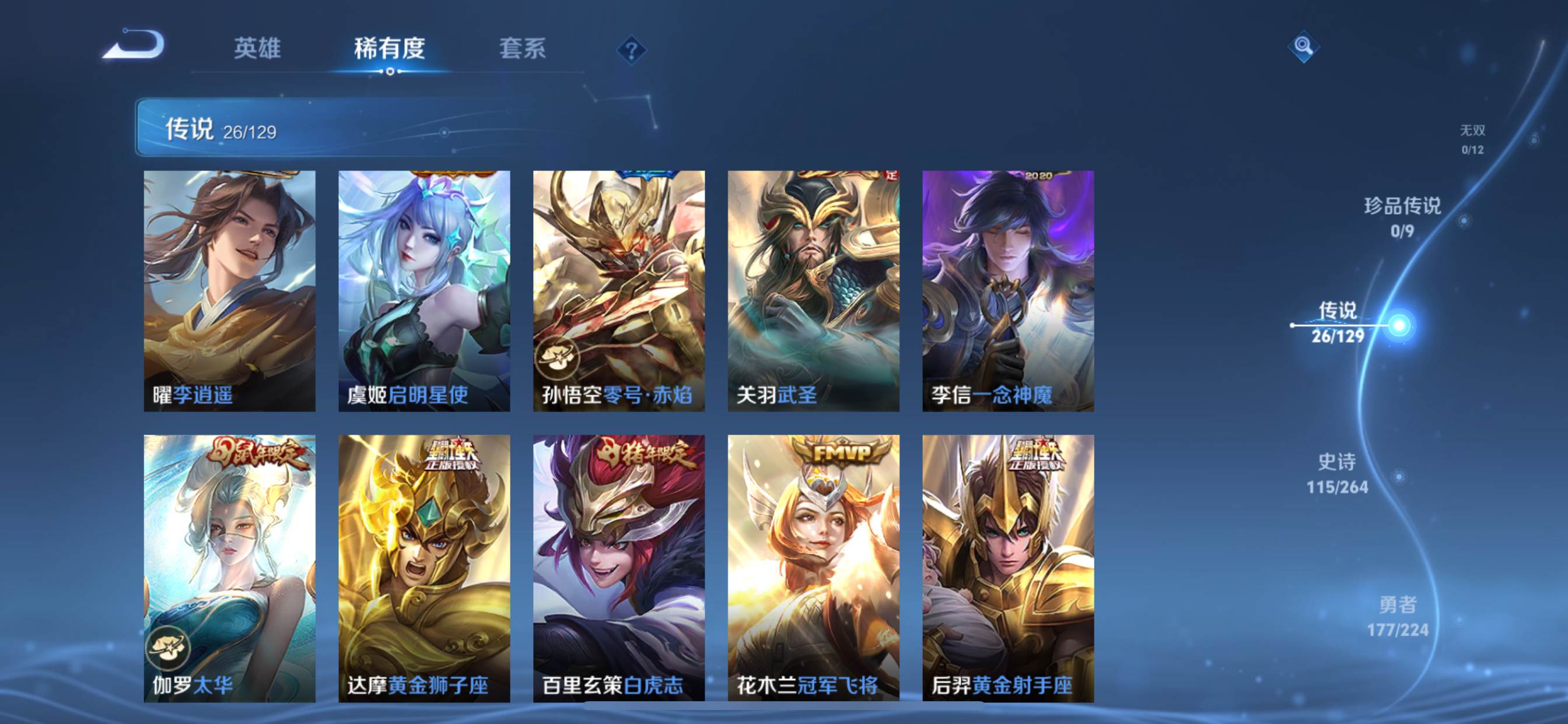Jump to the 勇者 rarity section
The height and width of the screenshot is (724, 1568).
pos(1397,616)
